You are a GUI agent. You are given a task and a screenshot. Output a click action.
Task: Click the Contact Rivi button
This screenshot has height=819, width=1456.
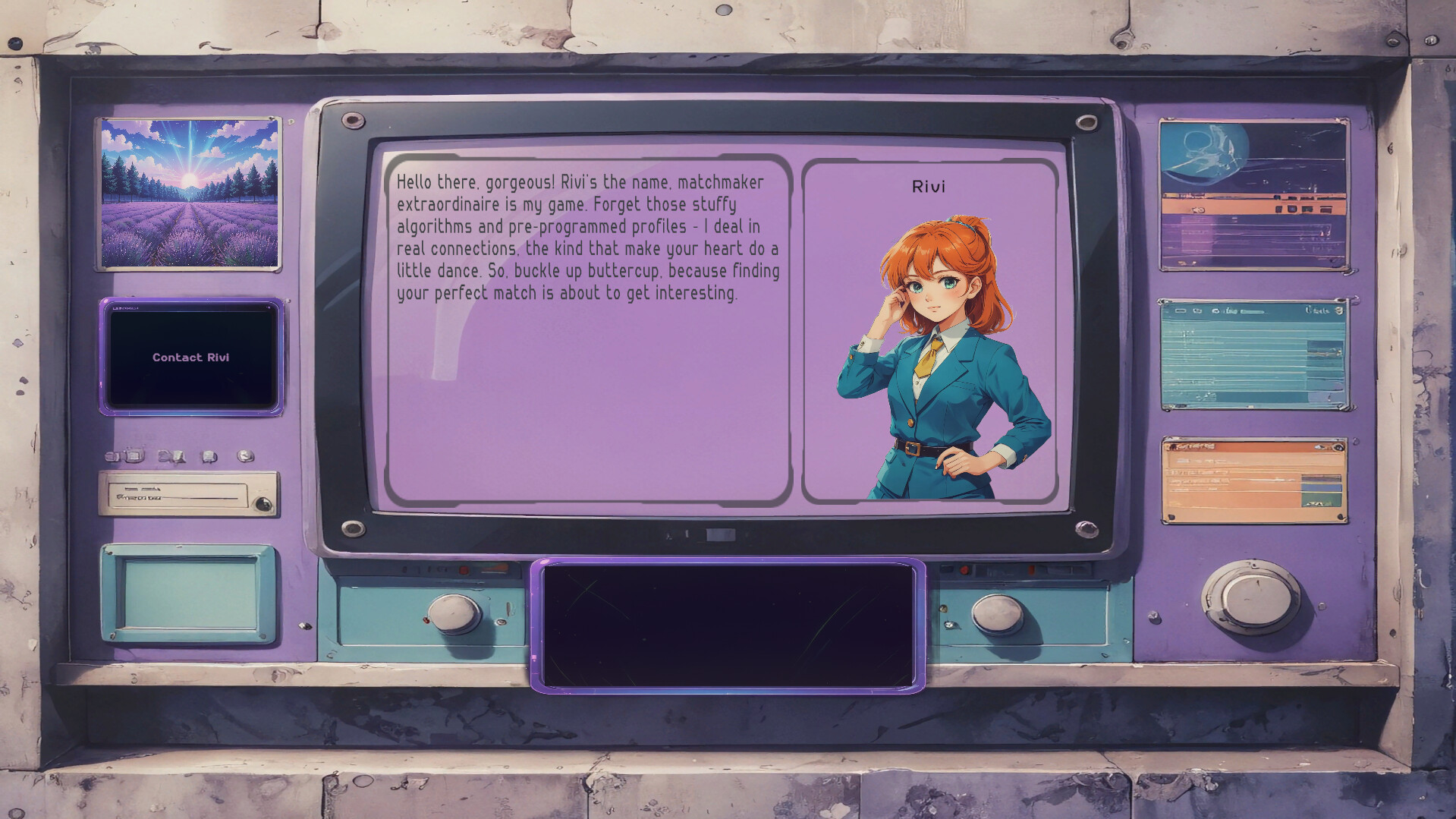tap(191, 357)
